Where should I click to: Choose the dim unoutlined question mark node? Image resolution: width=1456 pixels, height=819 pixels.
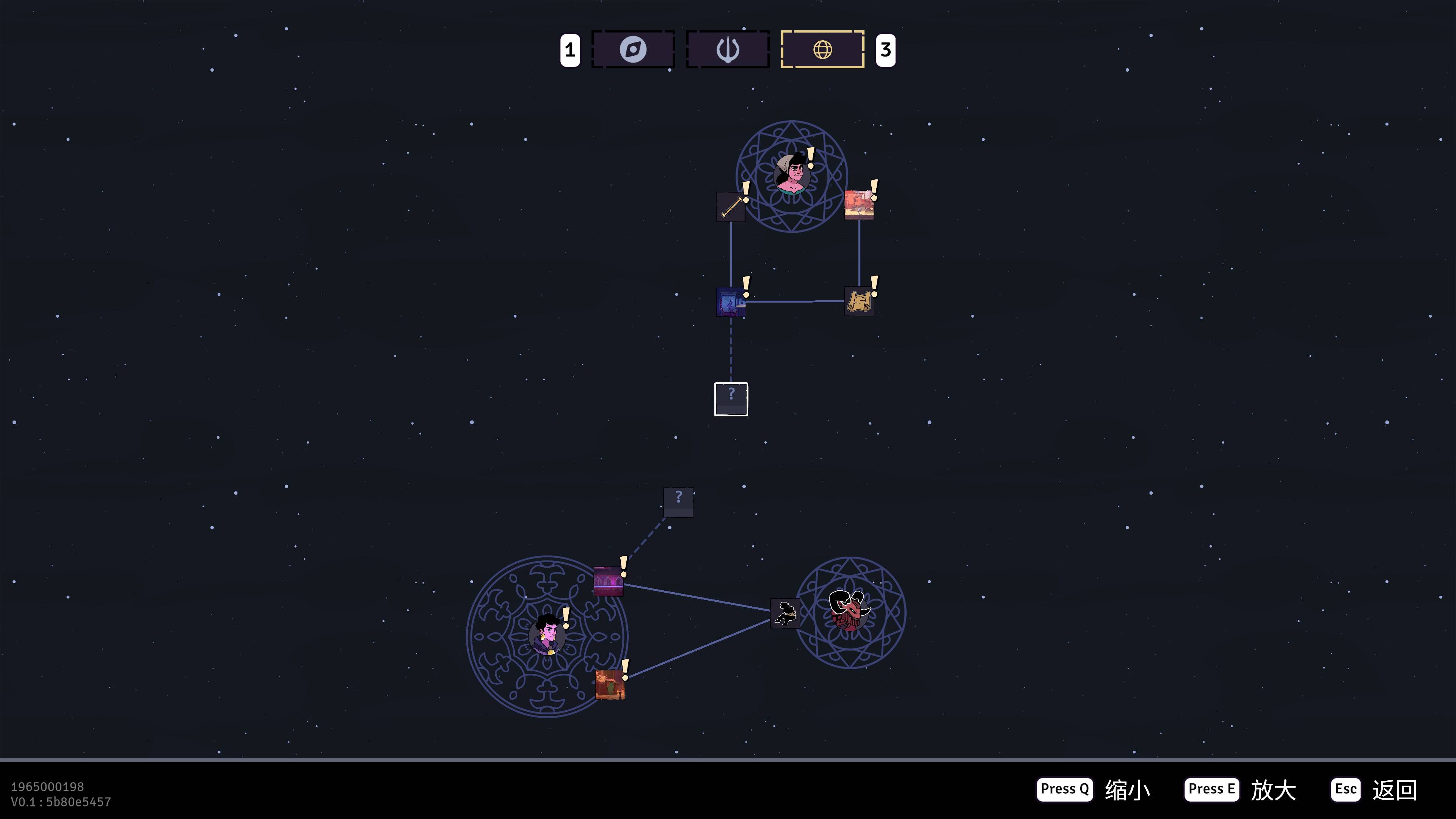click(x=678, y=502)
